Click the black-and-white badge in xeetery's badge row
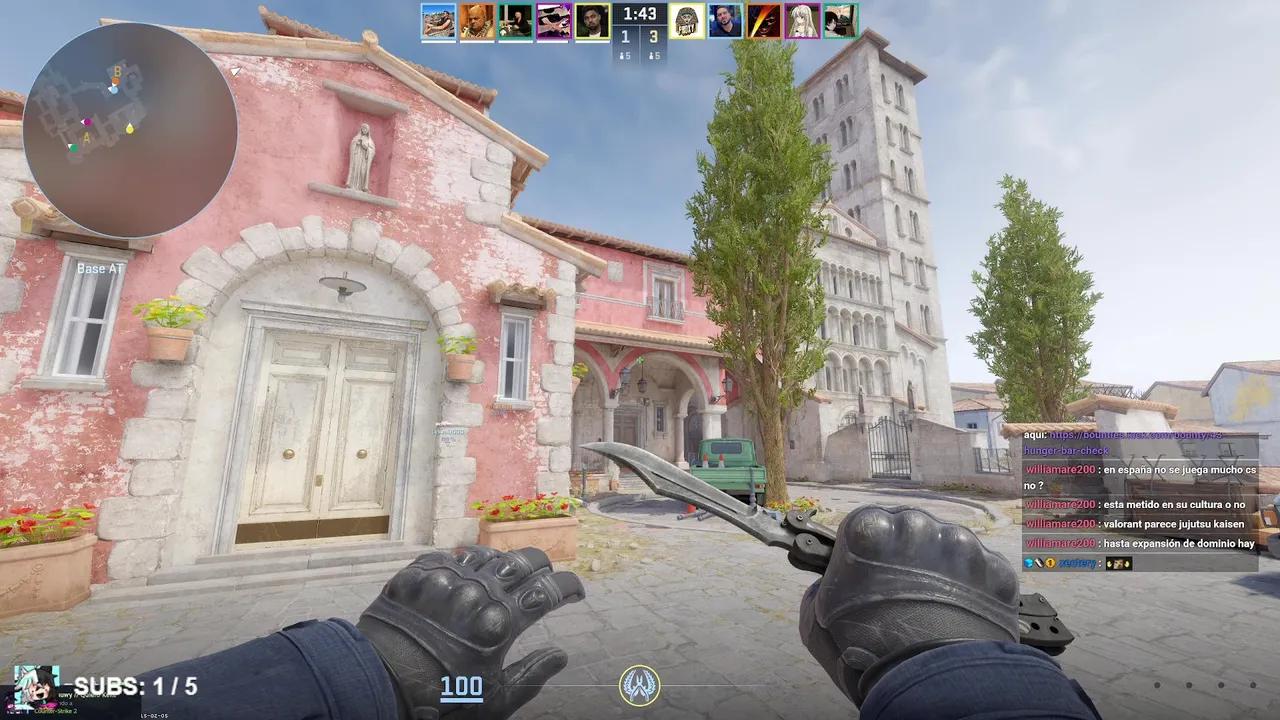 point(1038,563)
